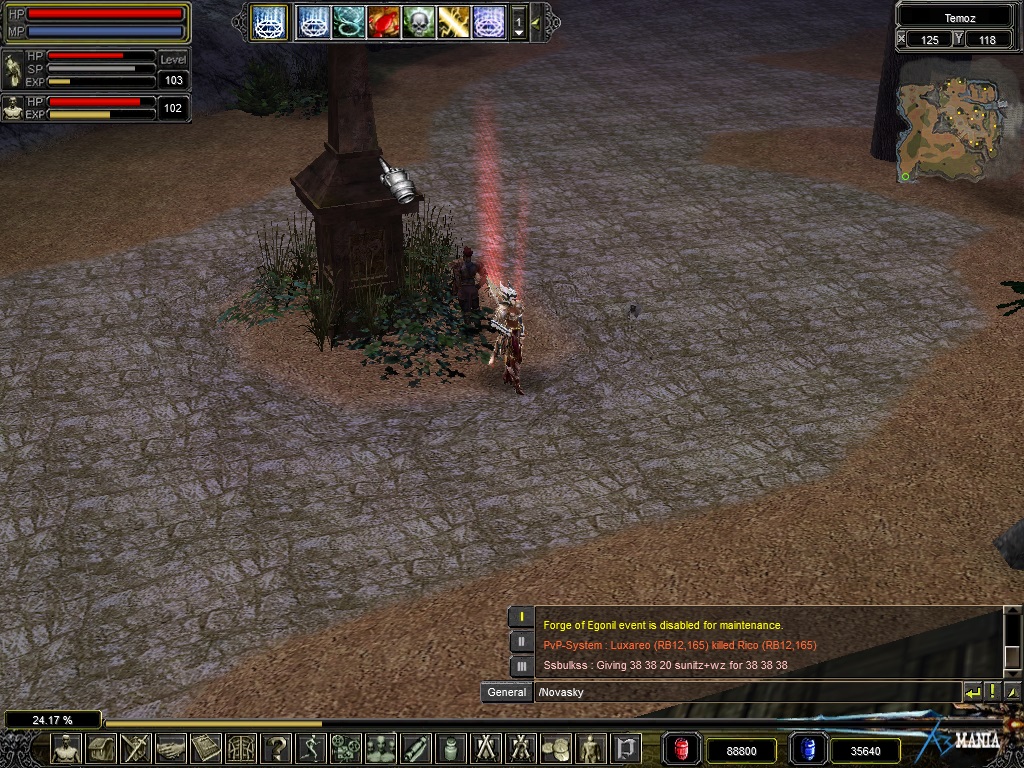This screenshot has height=768, width=1024.
Task: Cast the yellow lightning slash skill
Action: click(453, 21)
